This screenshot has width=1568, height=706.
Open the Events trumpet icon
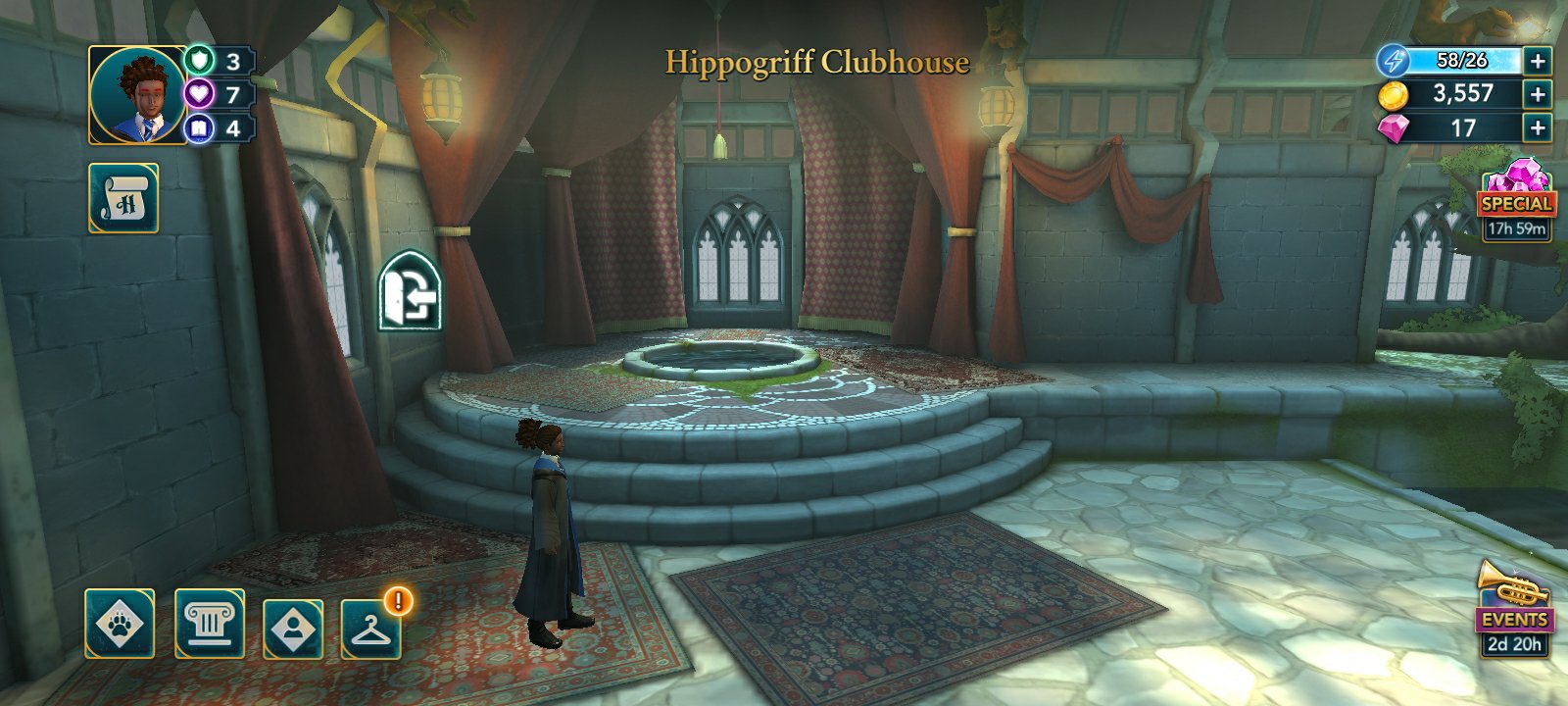click(x=1514, y=608)
